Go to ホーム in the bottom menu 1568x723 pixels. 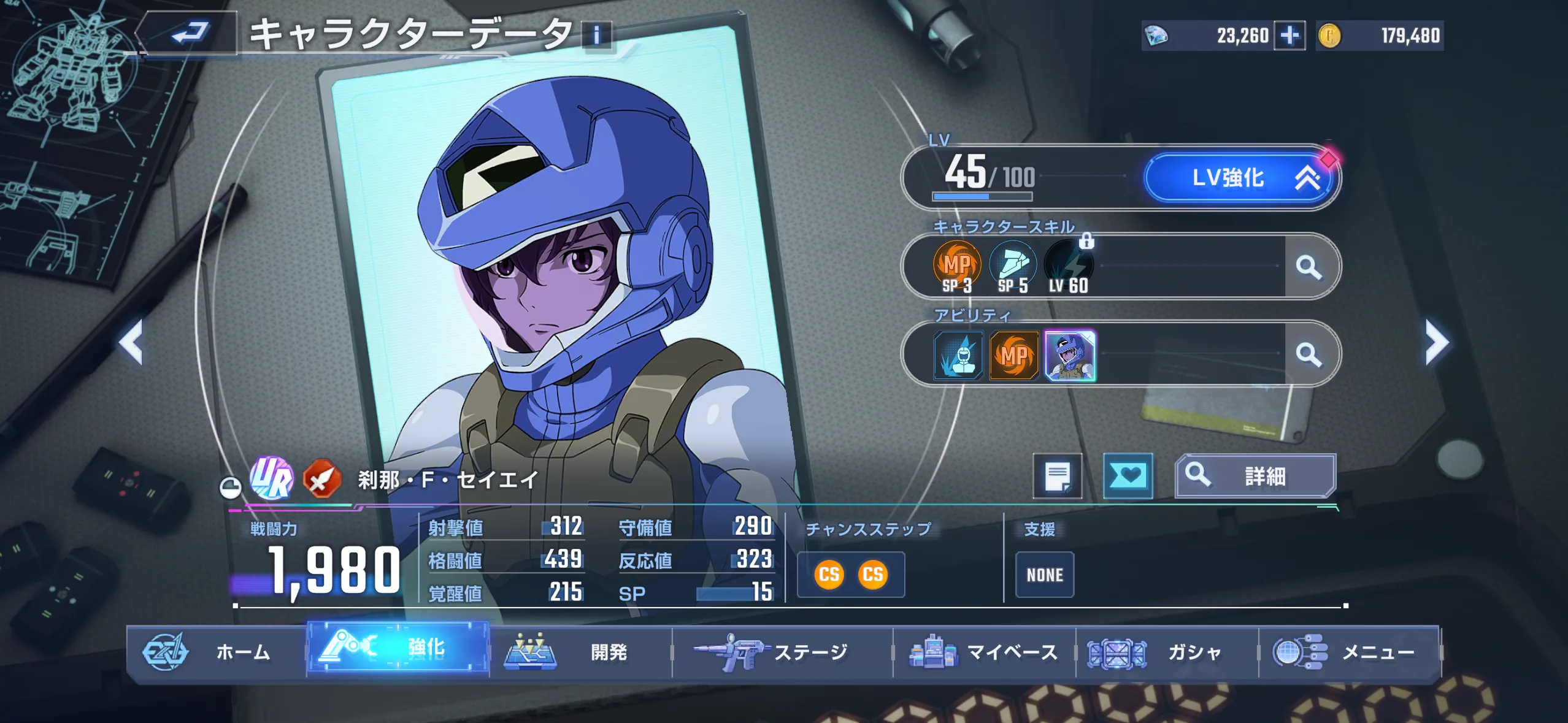point(216,652)
